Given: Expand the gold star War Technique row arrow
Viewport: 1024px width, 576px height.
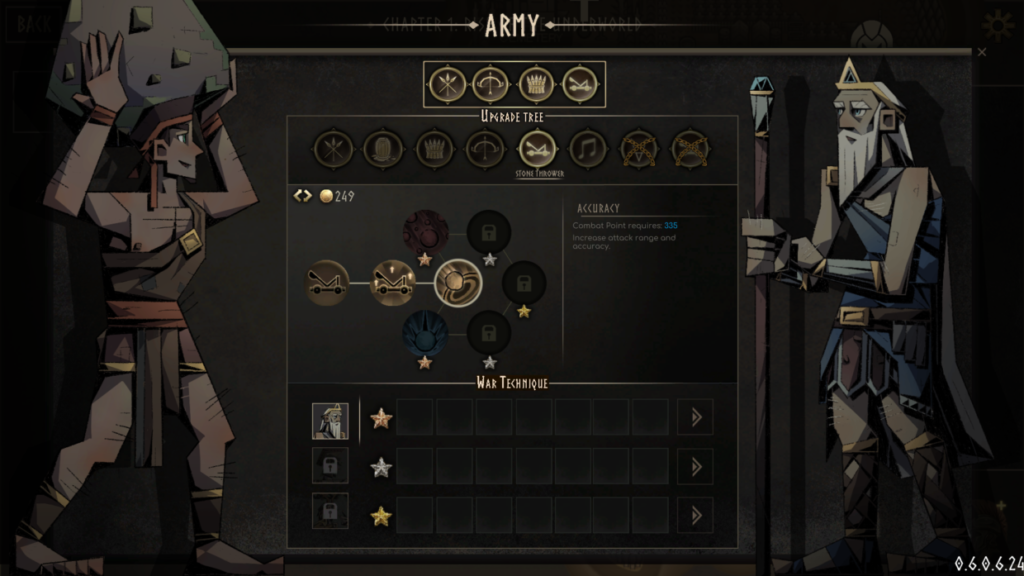Looking at the screenshot, I should [x=695, y=515].
